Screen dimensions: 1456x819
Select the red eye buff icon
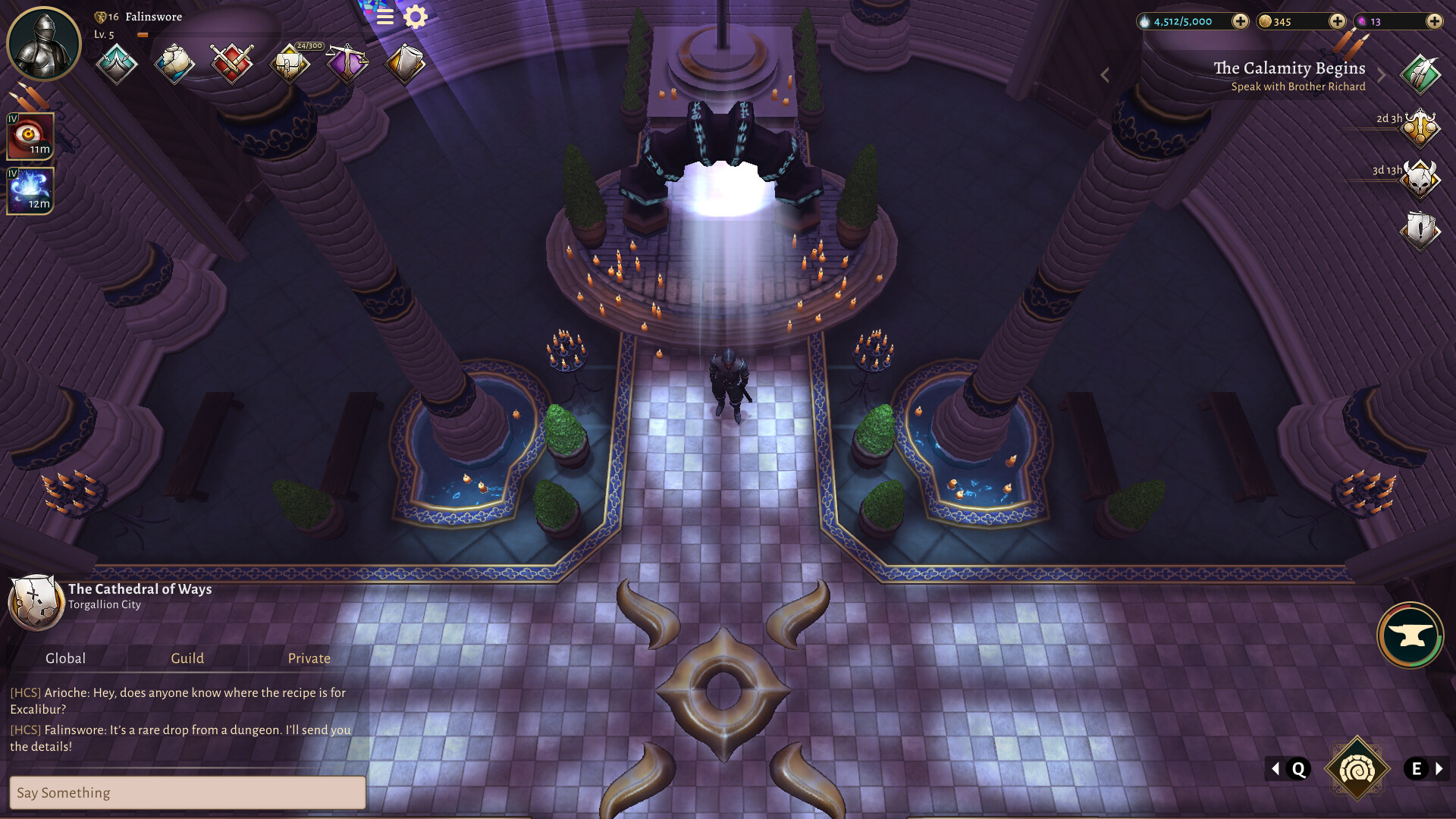click(30, 136)
